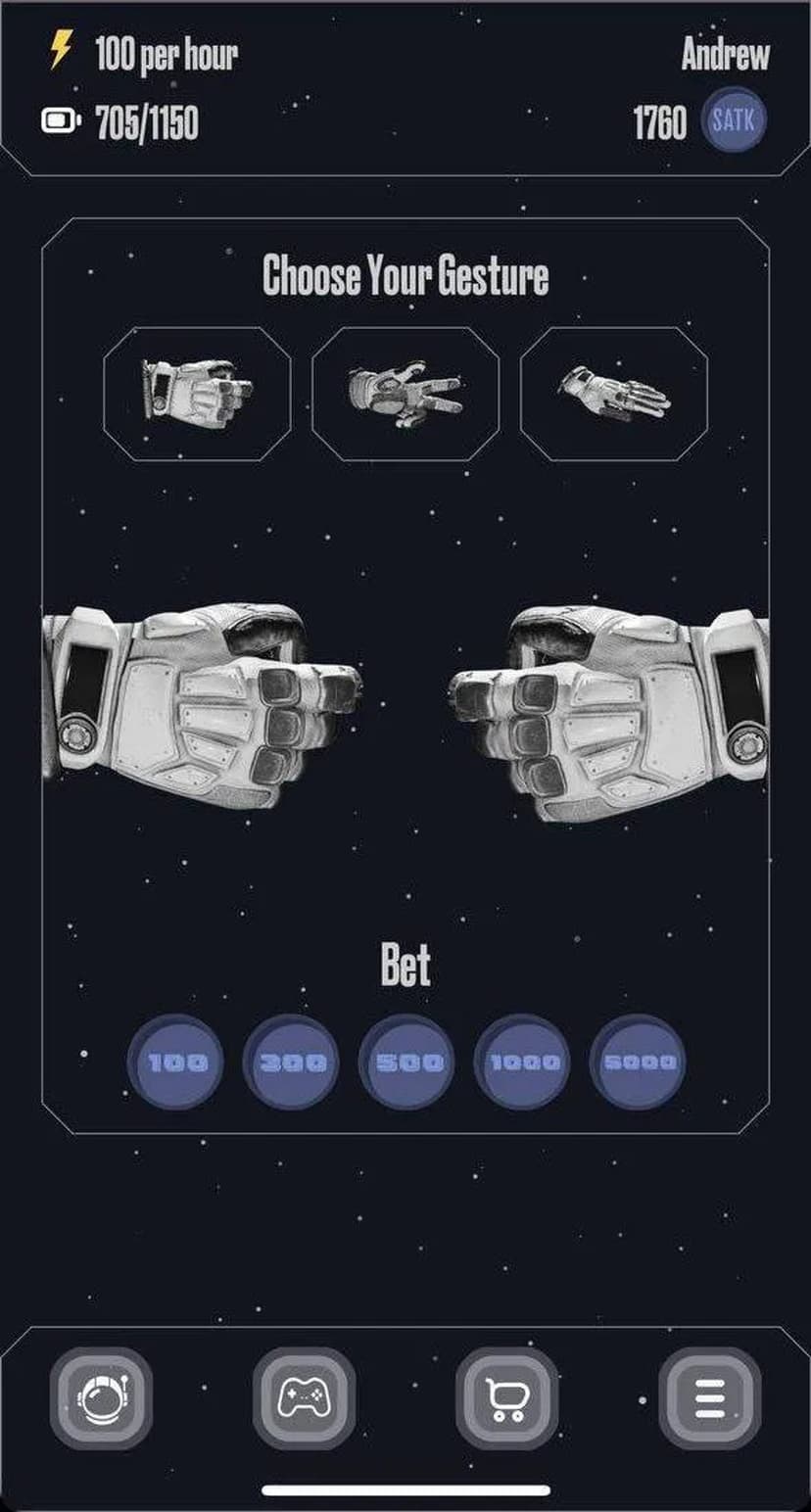Tap the SATK coin badge
Image resolution: width=811 pixels, height=1512 pixels.
click(x=734, y=123)
